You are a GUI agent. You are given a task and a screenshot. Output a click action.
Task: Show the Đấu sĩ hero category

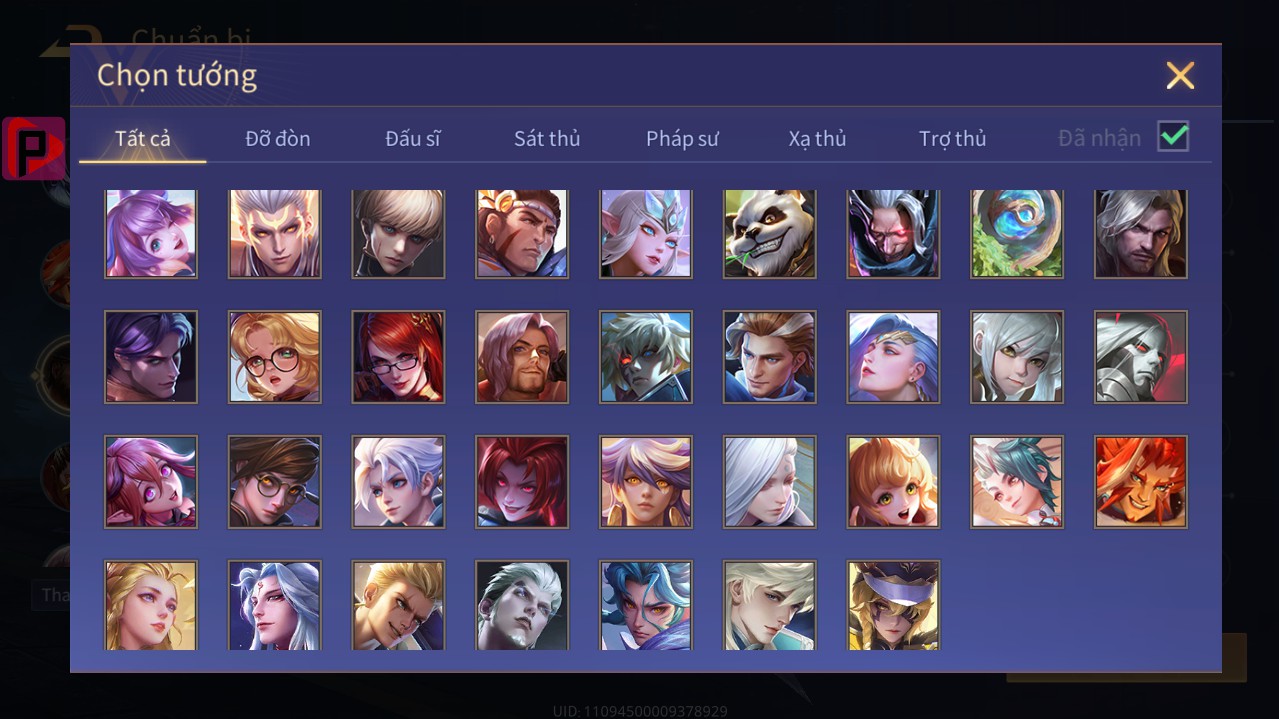tap(413, 138)
